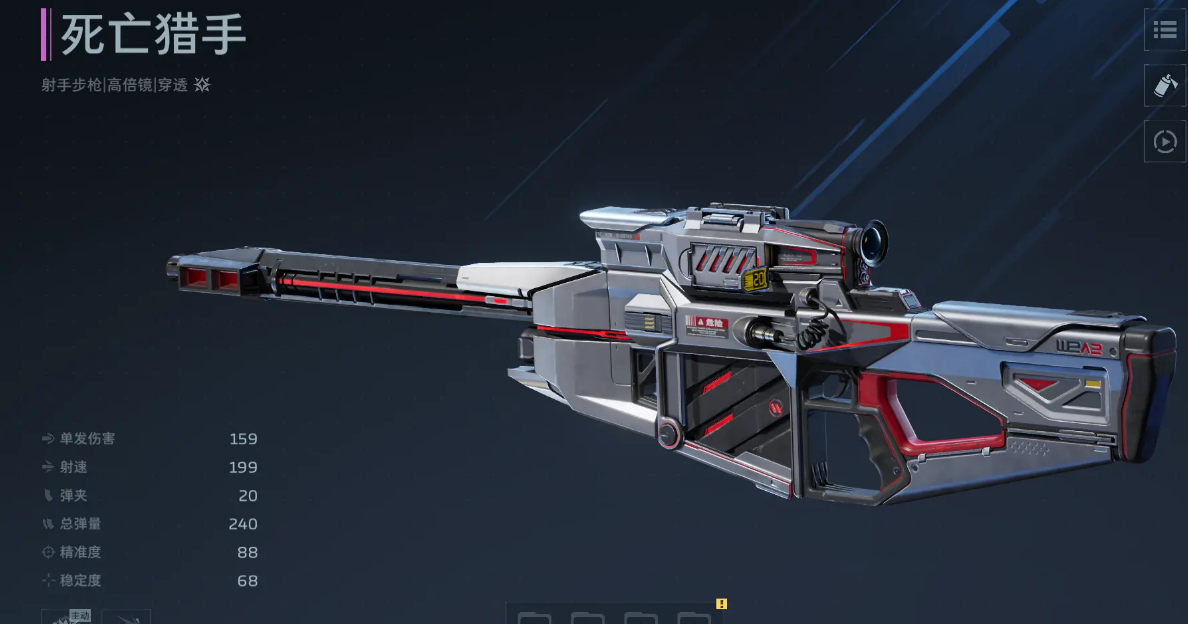
Task: Select the active skill slot labeled 主动
Action: tap(68, 616)
